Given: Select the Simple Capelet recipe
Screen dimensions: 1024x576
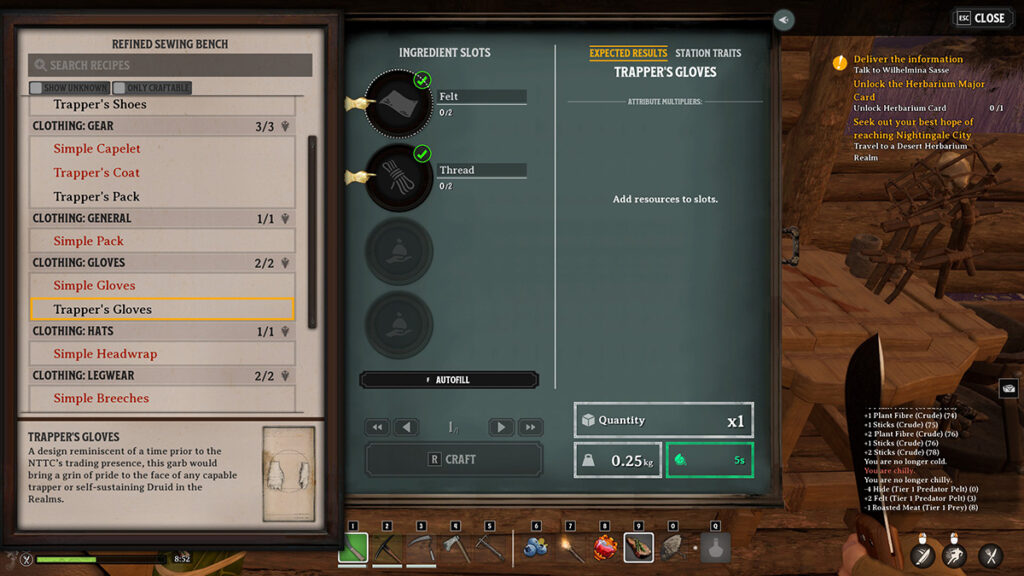Looking at the screenshot, I should click(x=97, y=149).
